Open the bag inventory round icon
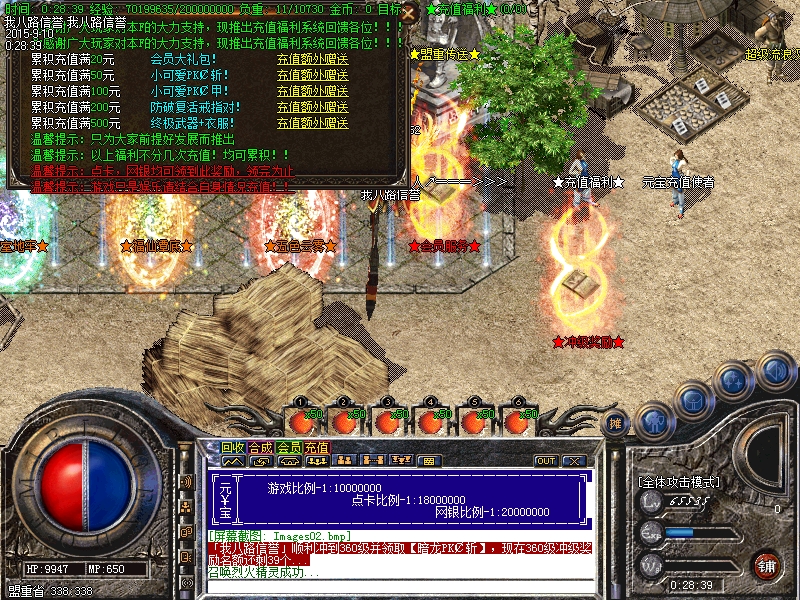Viewport: 800px width, 600px height. [x=694, y=401]
